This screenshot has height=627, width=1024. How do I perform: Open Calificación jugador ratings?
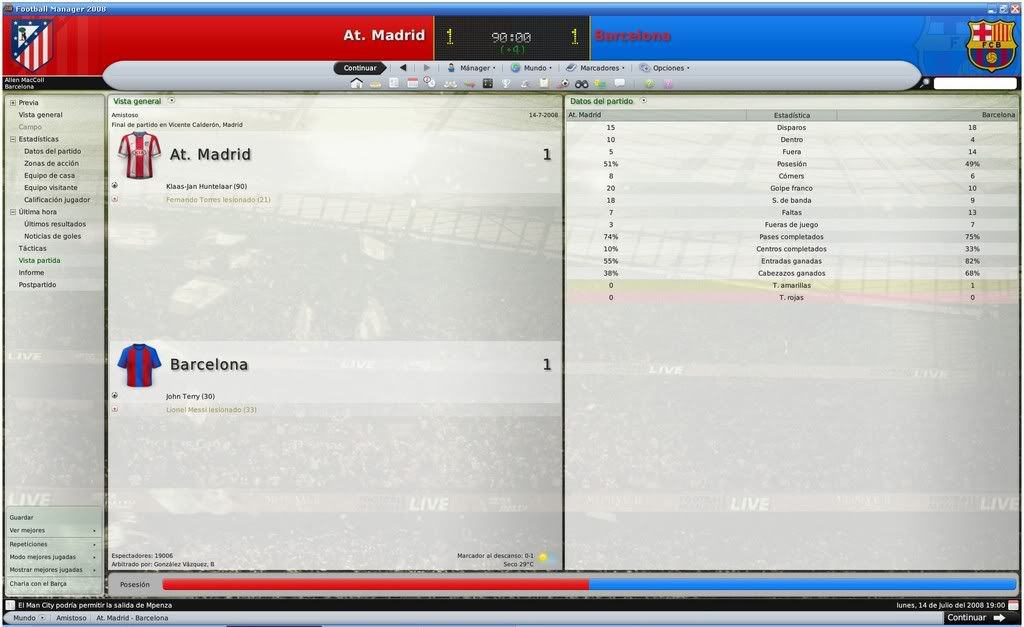click(x=57, y=199)
